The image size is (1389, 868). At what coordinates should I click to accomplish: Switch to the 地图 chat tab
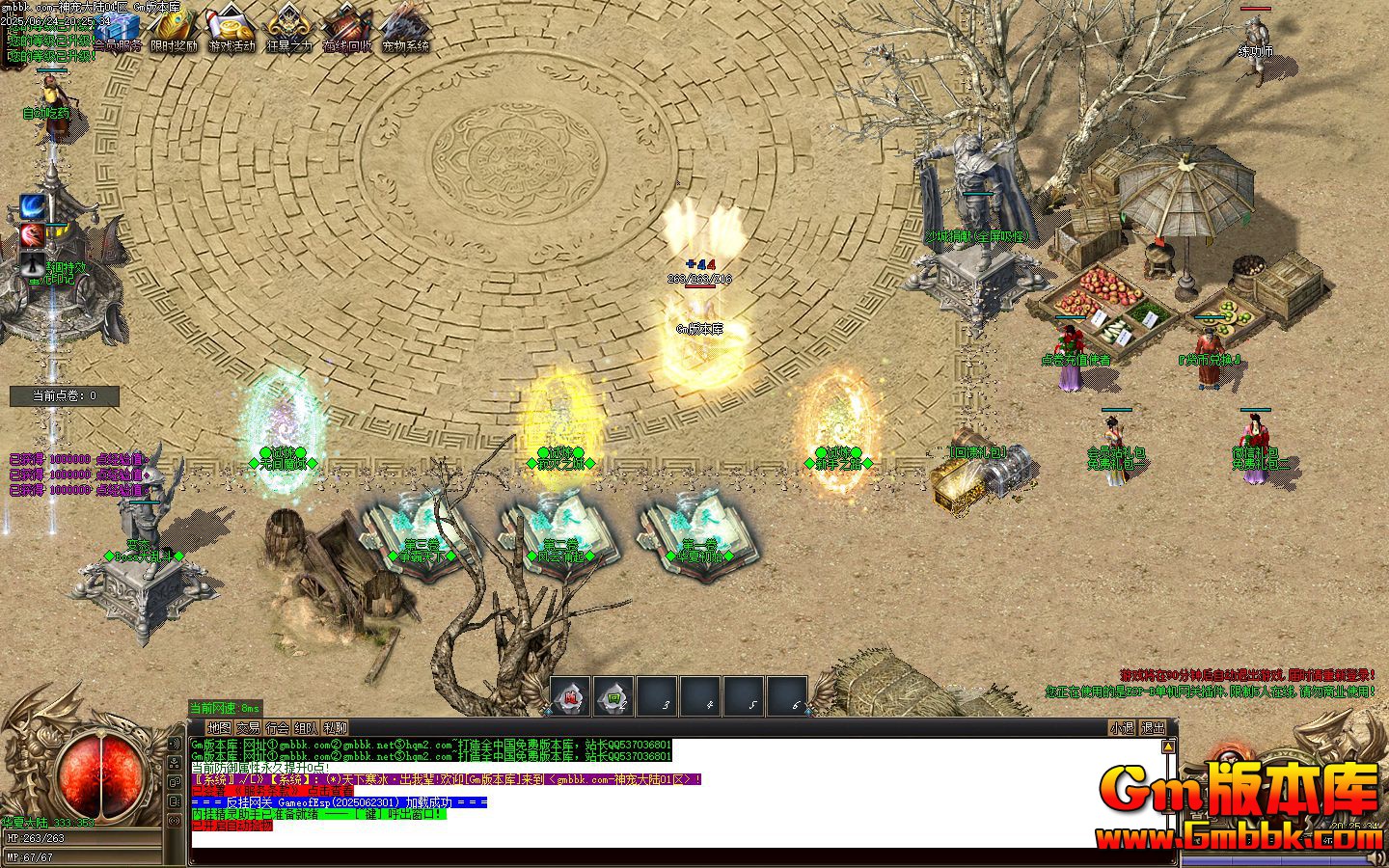tap(219, 729)
